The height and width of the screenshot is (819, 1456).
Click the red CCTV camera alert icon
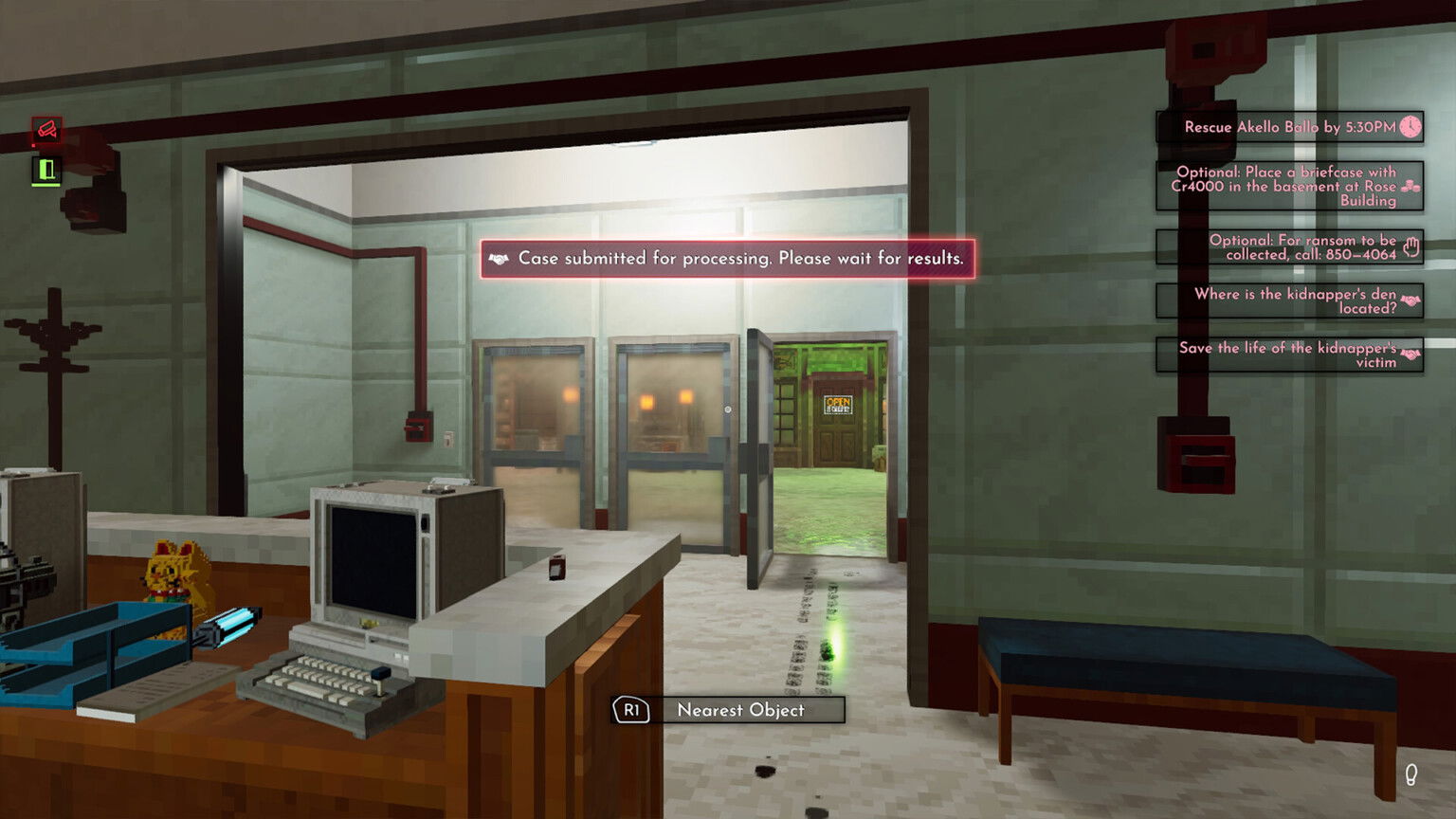pos(47,130)
